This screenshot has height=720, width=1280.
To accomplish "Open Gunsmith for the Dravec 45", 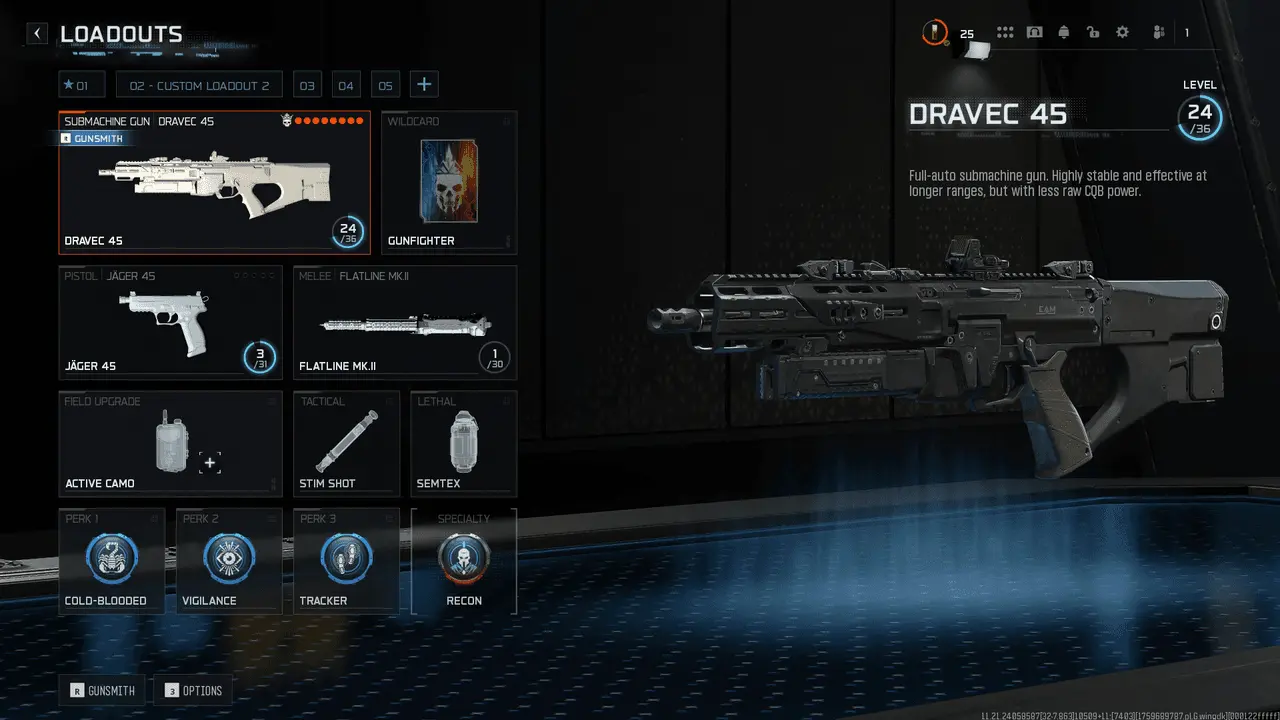I will [x=92, y=138].
